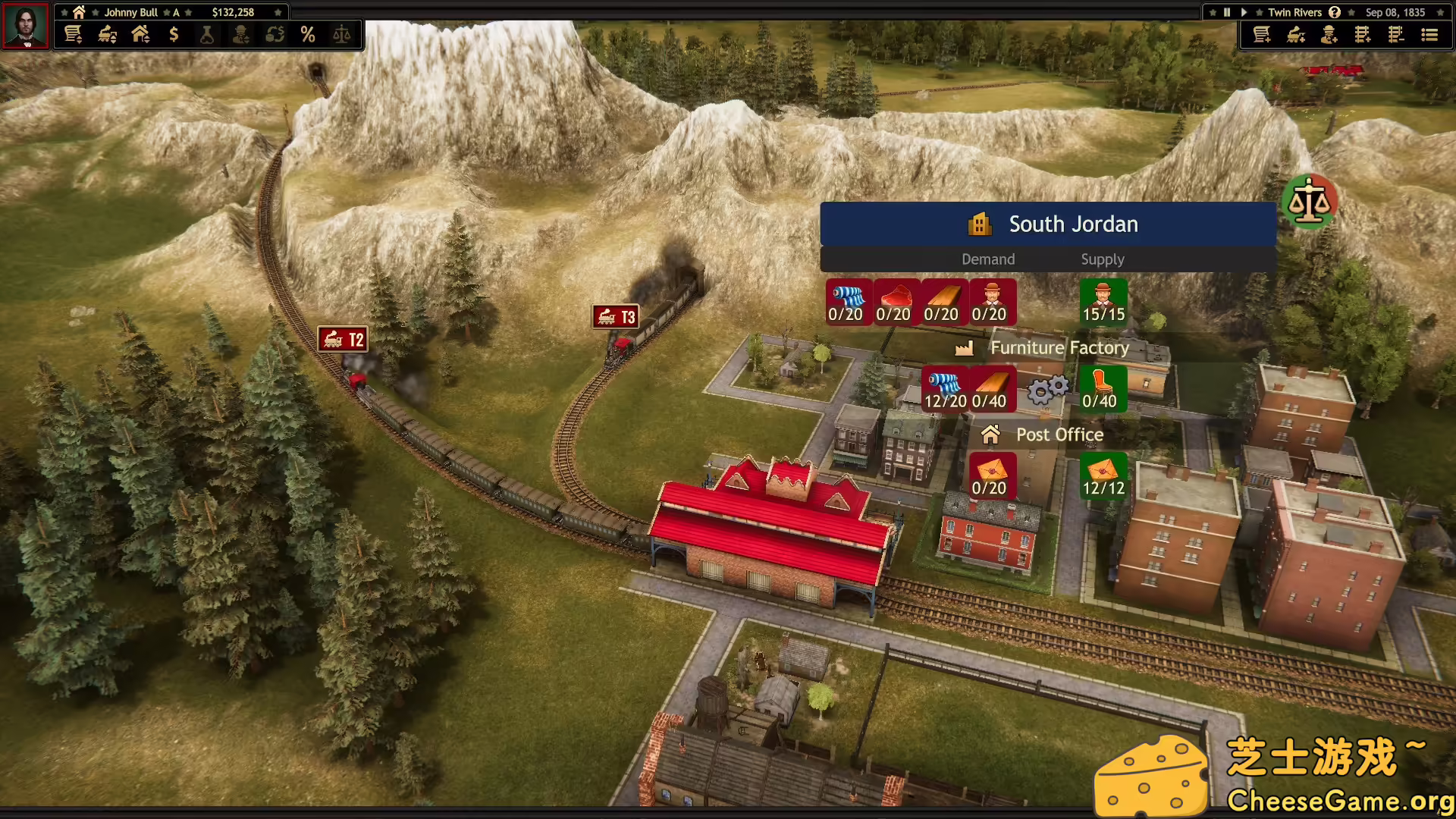Expand the personnel overview panel
Screen dimensions: 1456x819
coord(241,34)
